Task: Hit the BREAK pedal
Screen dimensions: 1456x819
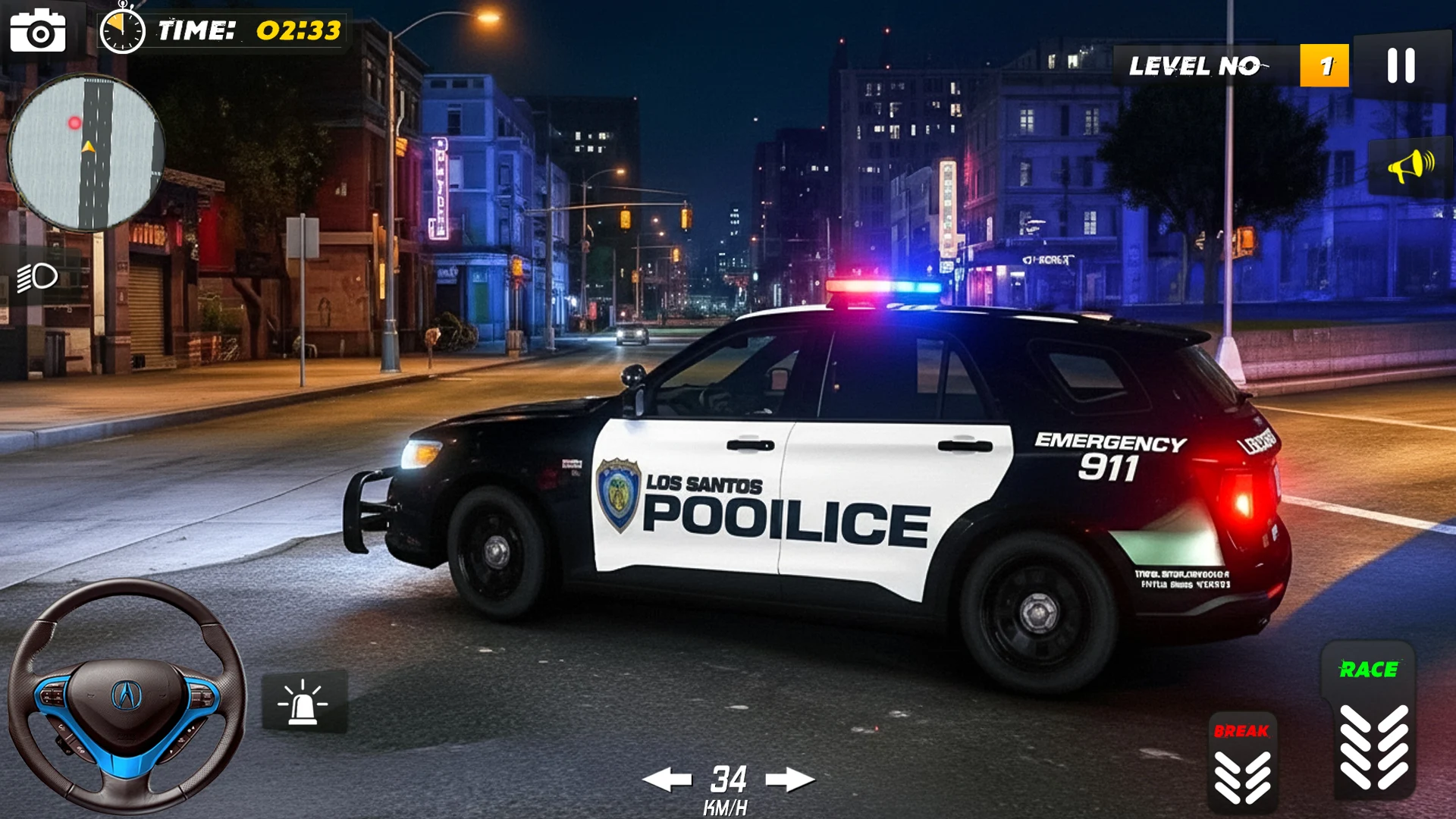Action: pyautogui.click(x=1242, y=763)
